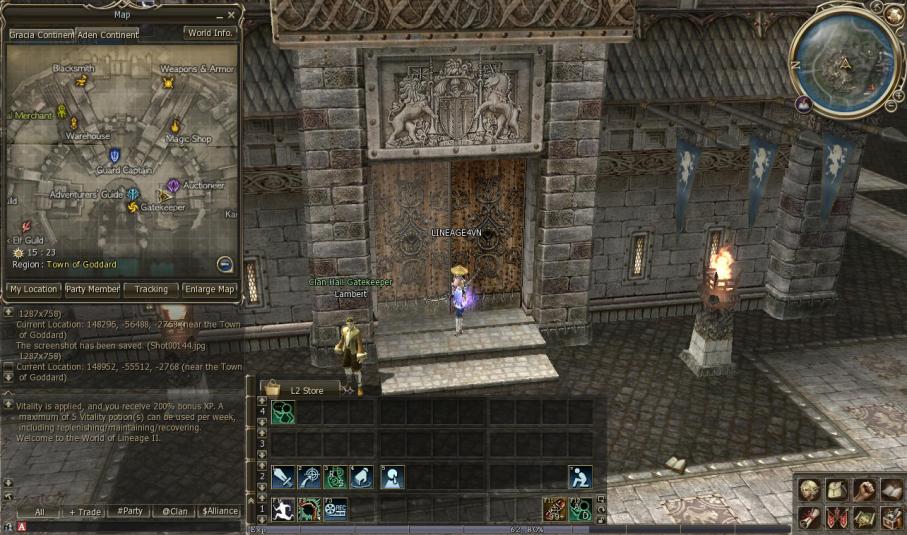Click the REC recording shortcut icon
Screen dimensions: 907x535
[335, 509]
